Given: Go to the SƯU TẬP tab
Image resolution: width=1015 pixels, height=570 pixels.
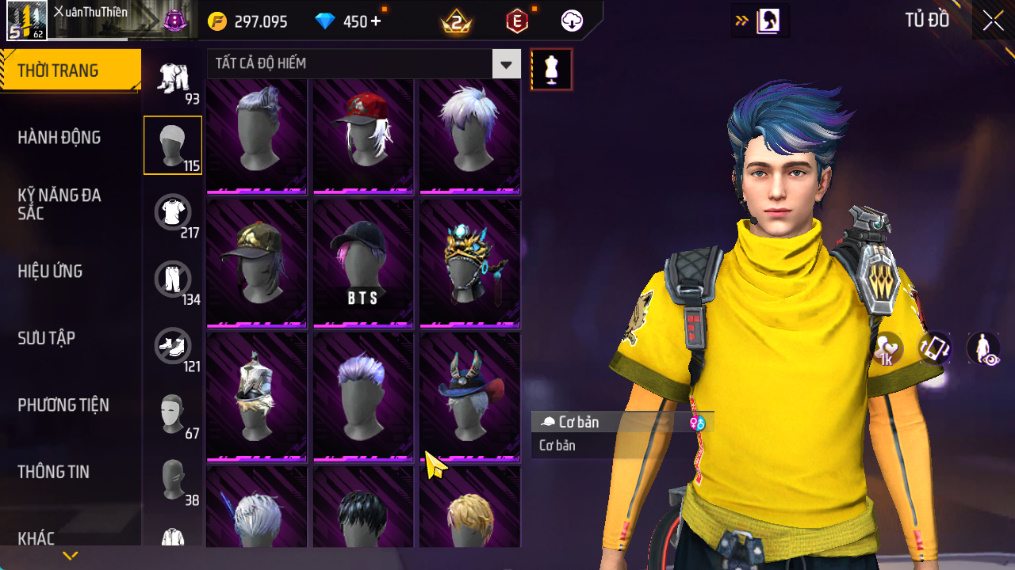Looking at the screenshot, I should 47,338.
